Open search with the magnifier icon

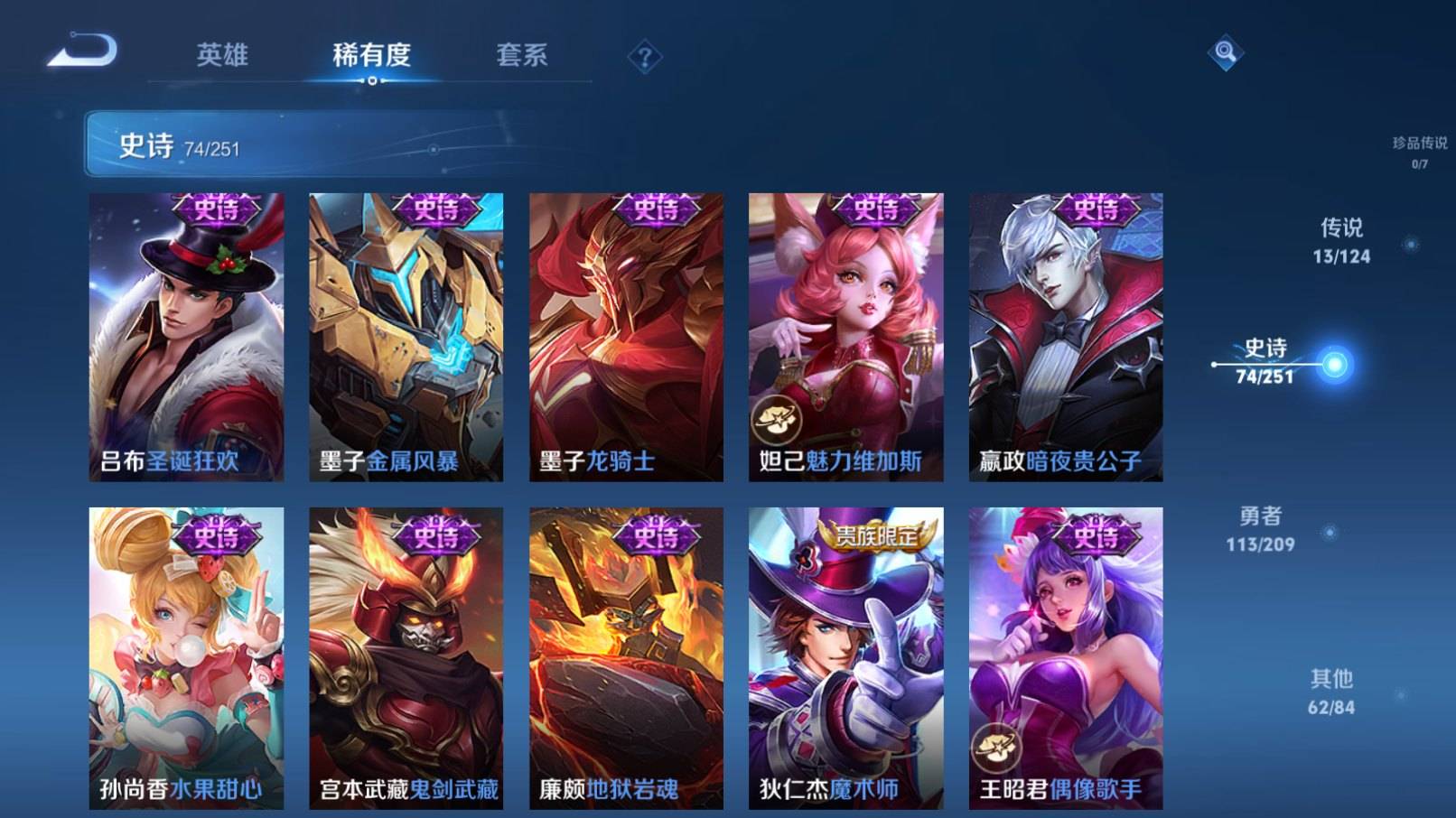(1227, 54)
